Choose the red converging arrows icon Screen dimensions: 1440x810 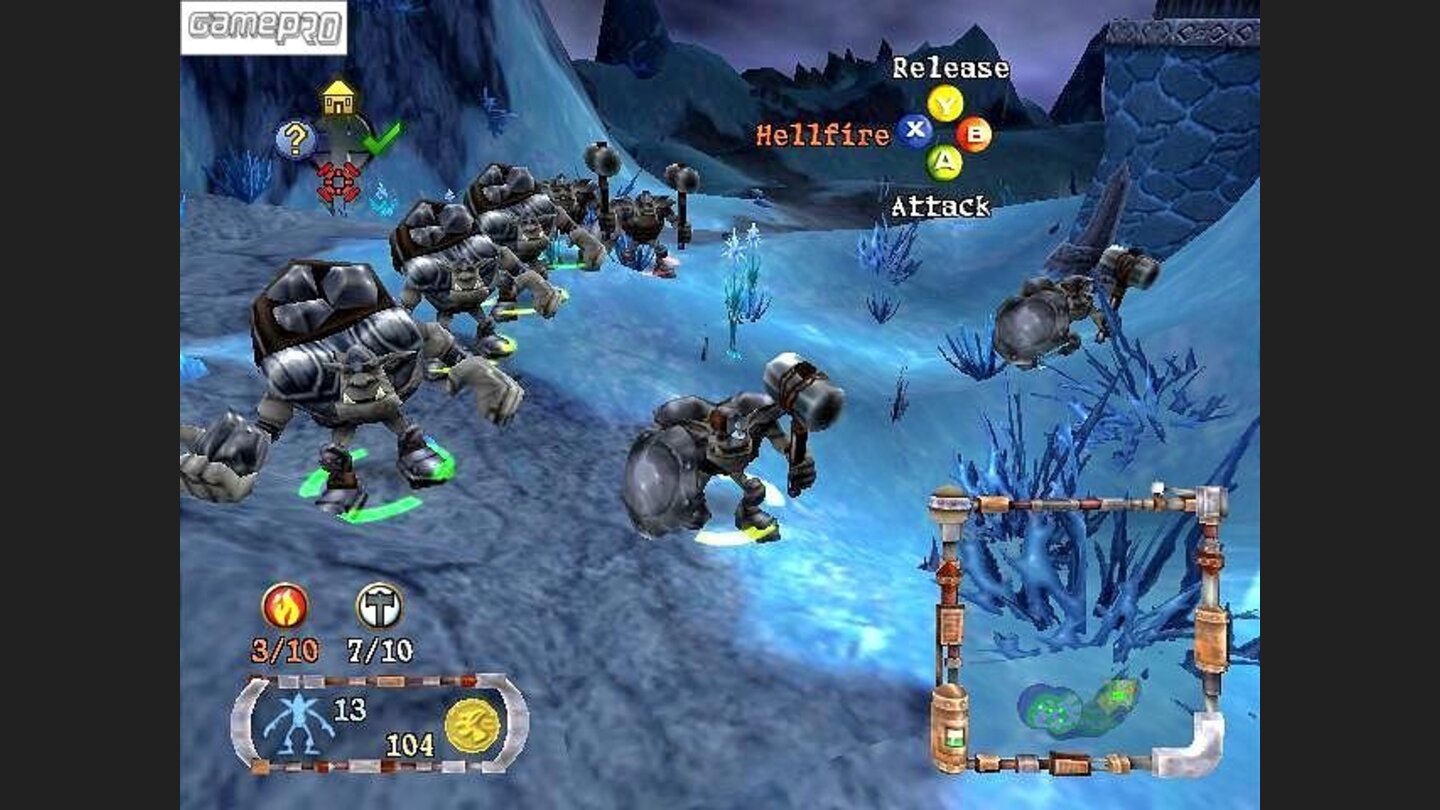pos(338,182)
